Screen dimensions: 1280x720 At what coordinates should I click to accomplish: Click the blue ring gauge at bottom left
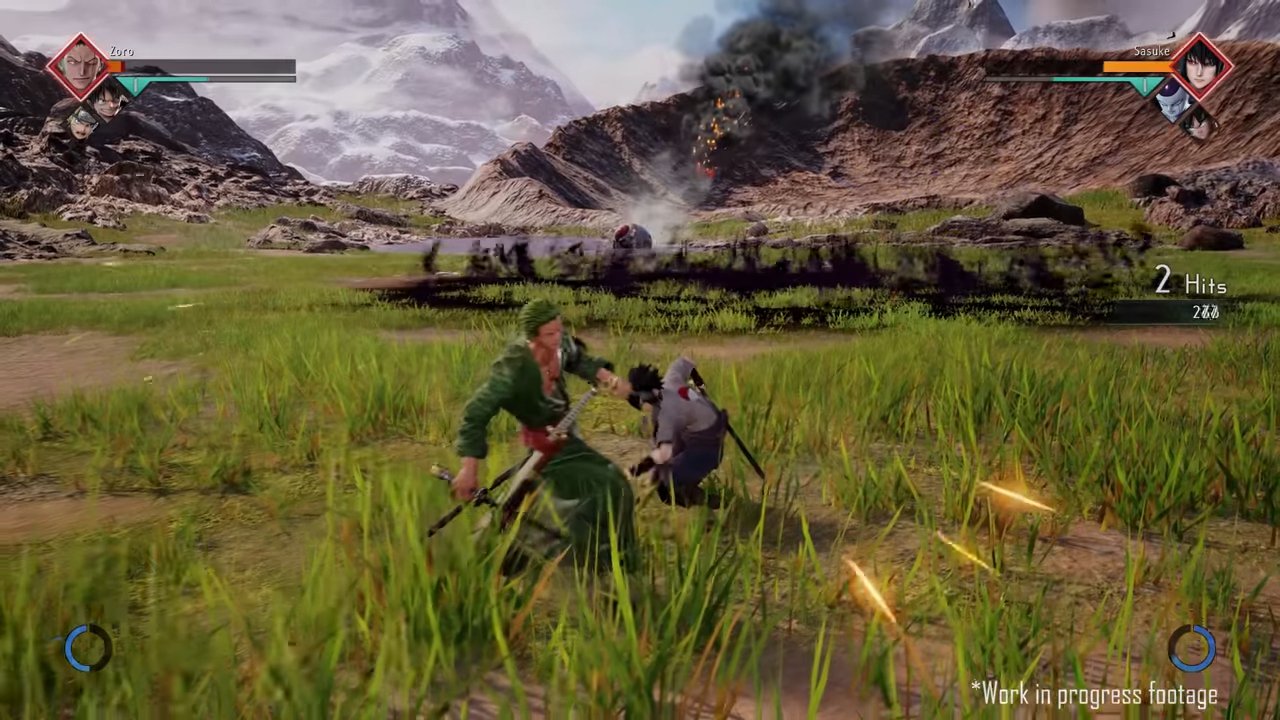[x=88, y=648]
